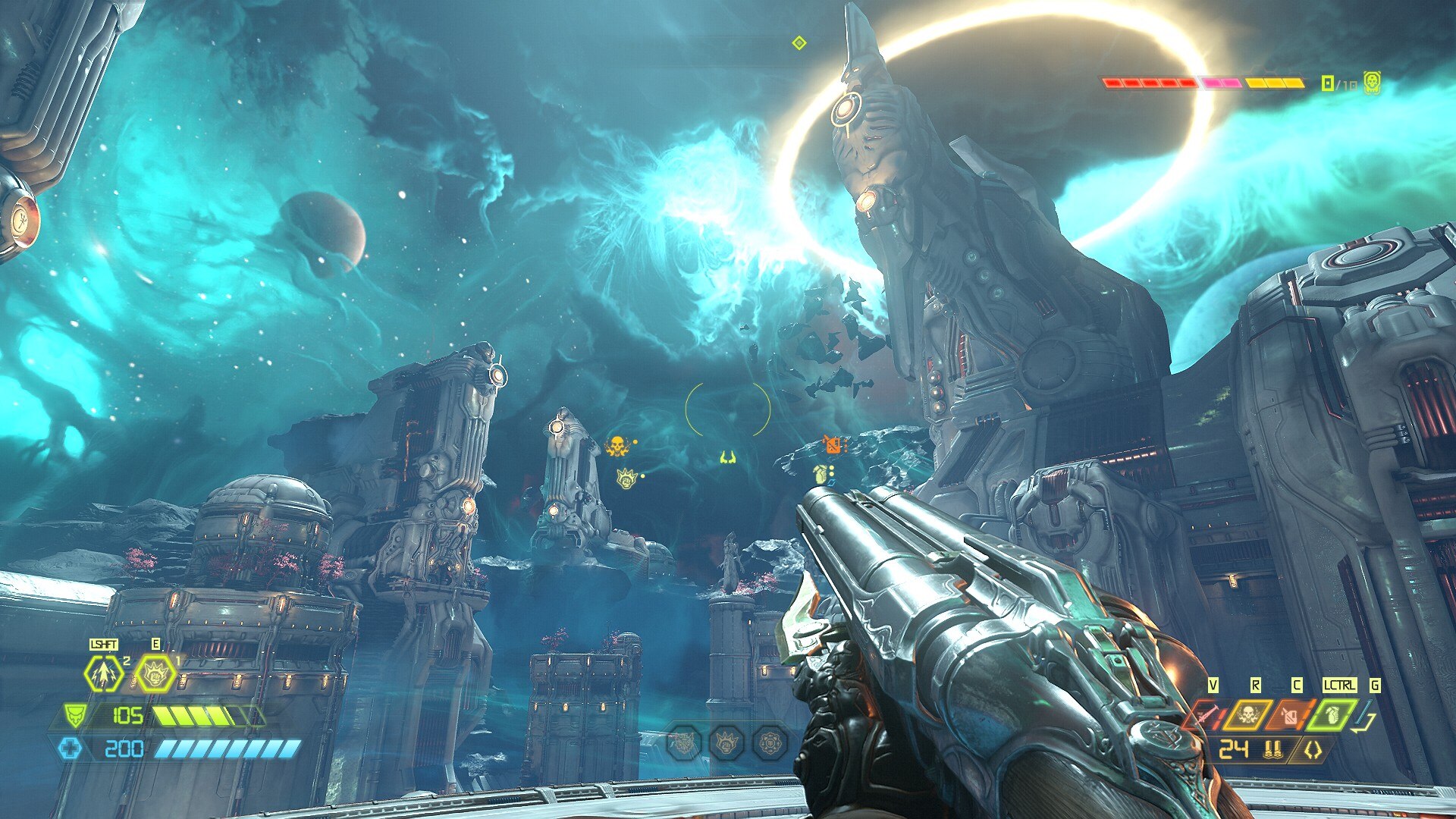Screen dimensions: 1456x819
Task: Activate the yellow flaming skull ability
Action: (x=1246, y=714)
